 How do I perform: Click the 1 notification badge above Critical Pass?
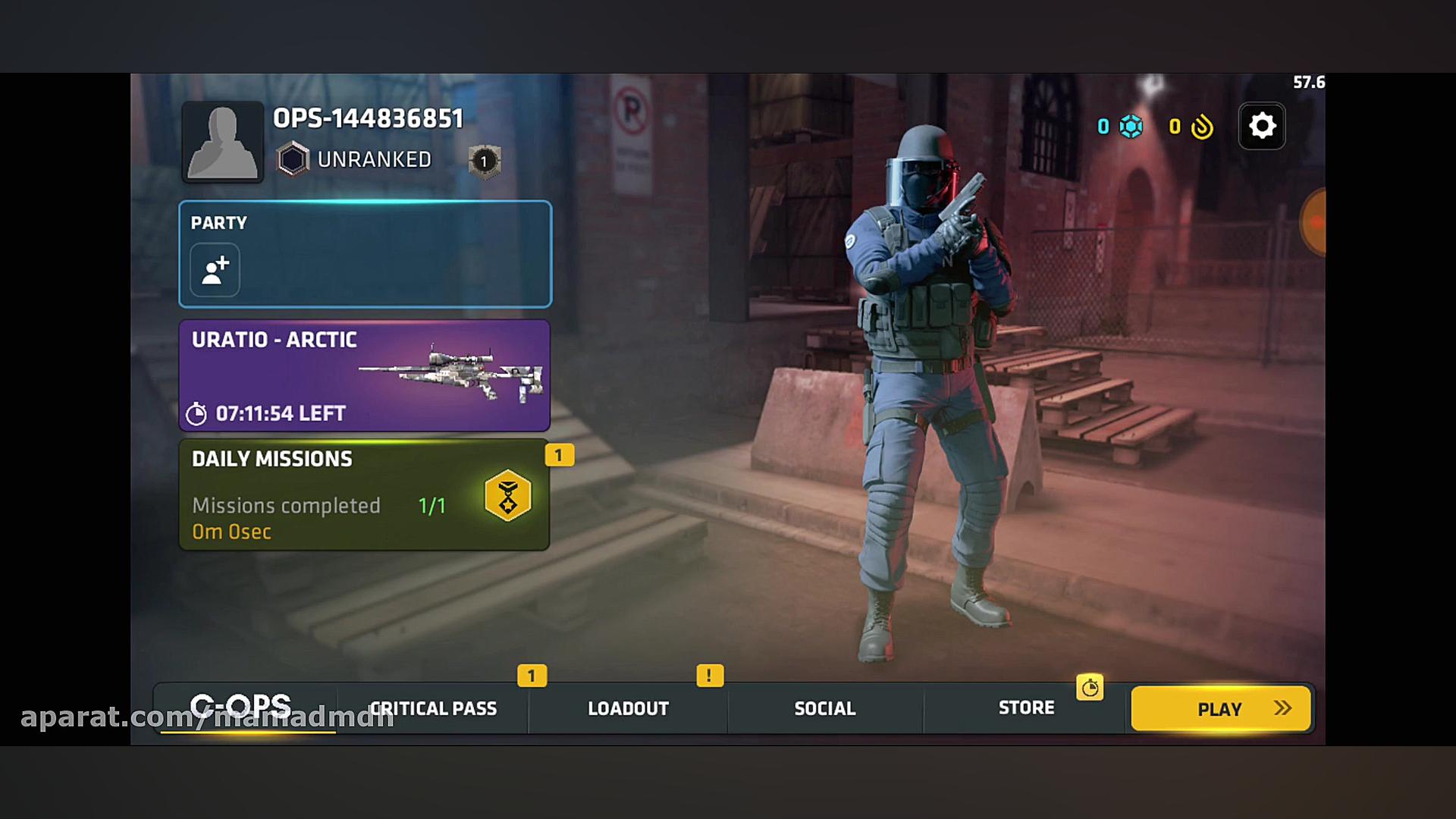532,675
